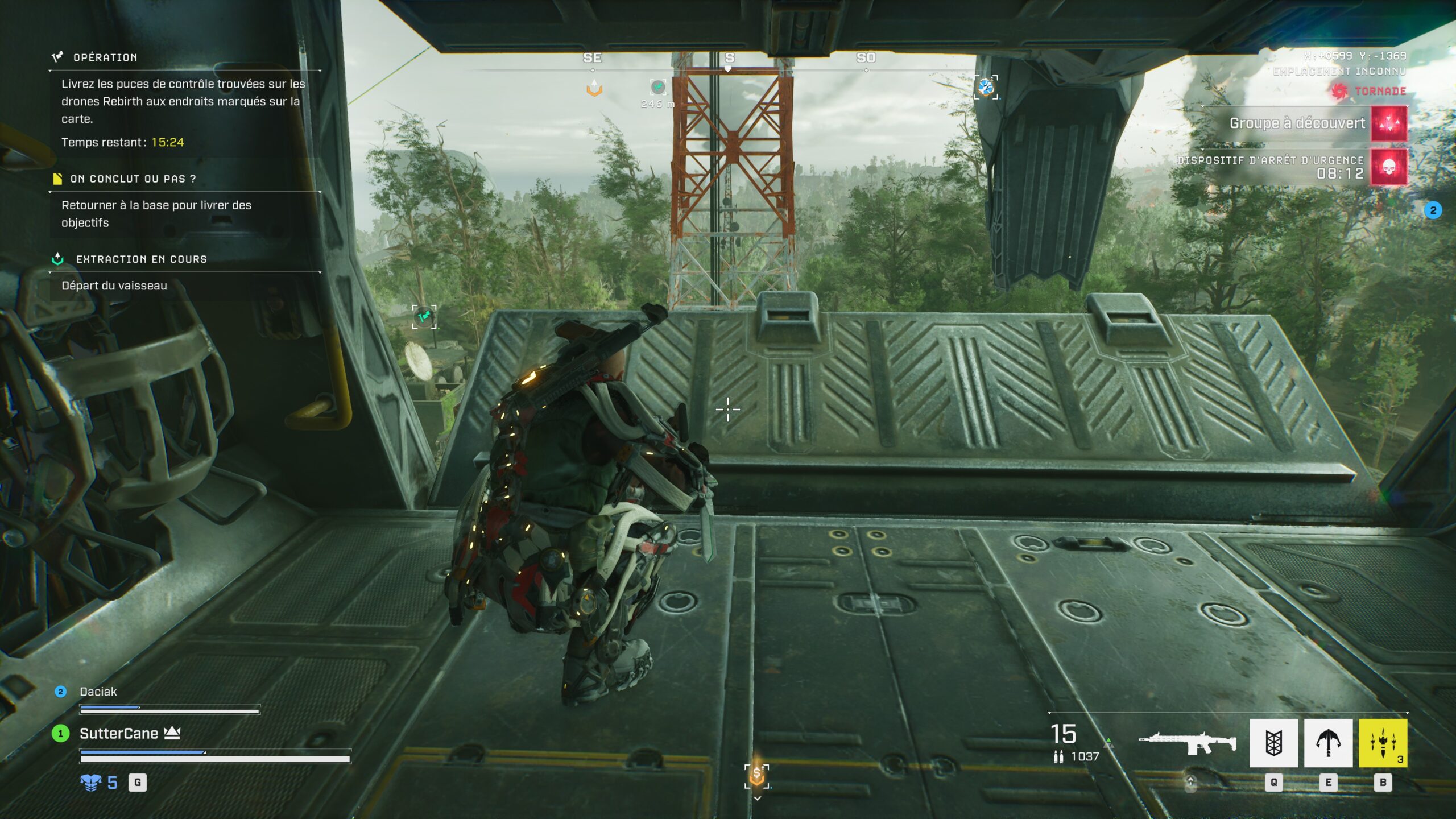The width and height of the screenshot is (1456, 819).
Task: Click the red skull kill-switch icon
Action: (x=1389, y=167)
